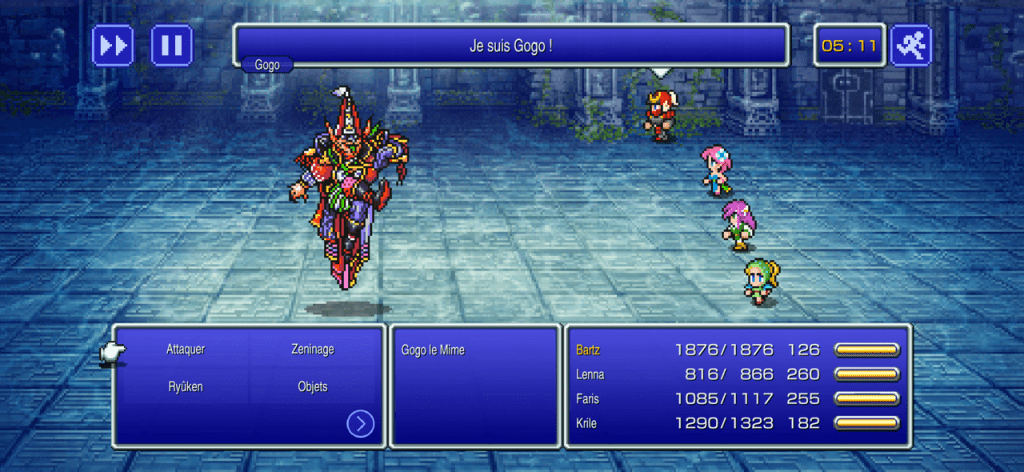Toggle the fast-forward battle speed button

coord(113,45)
